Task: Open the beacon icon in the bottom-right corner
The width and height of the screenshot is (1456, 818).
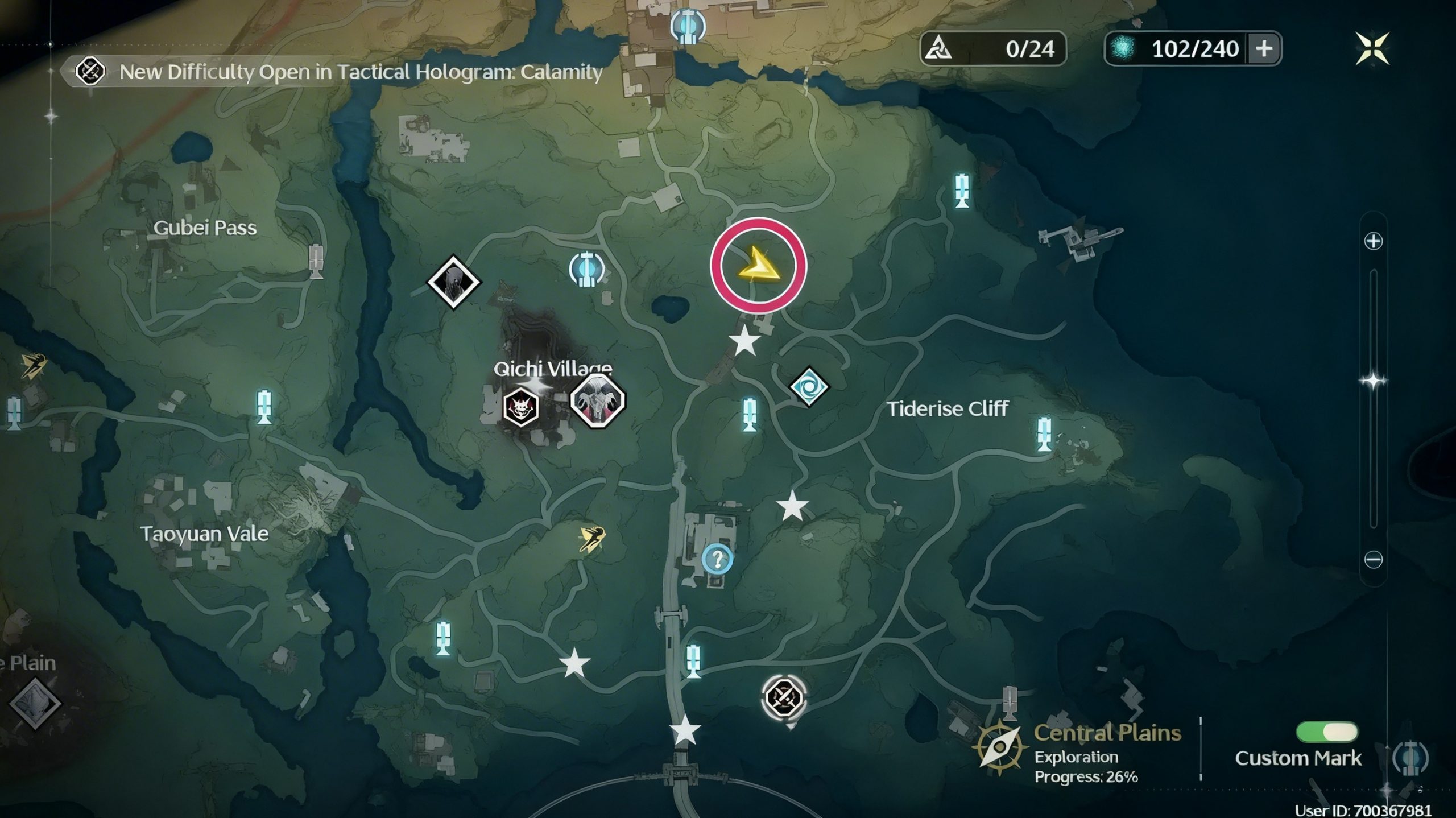Action: click(x=1410, y=758)
